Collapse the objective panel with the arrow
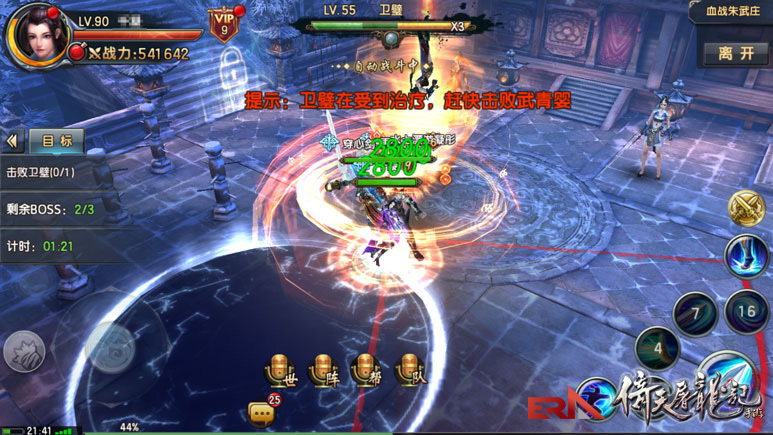The width and height of the screenshot is (773, 435). click(x=13, y=141)
